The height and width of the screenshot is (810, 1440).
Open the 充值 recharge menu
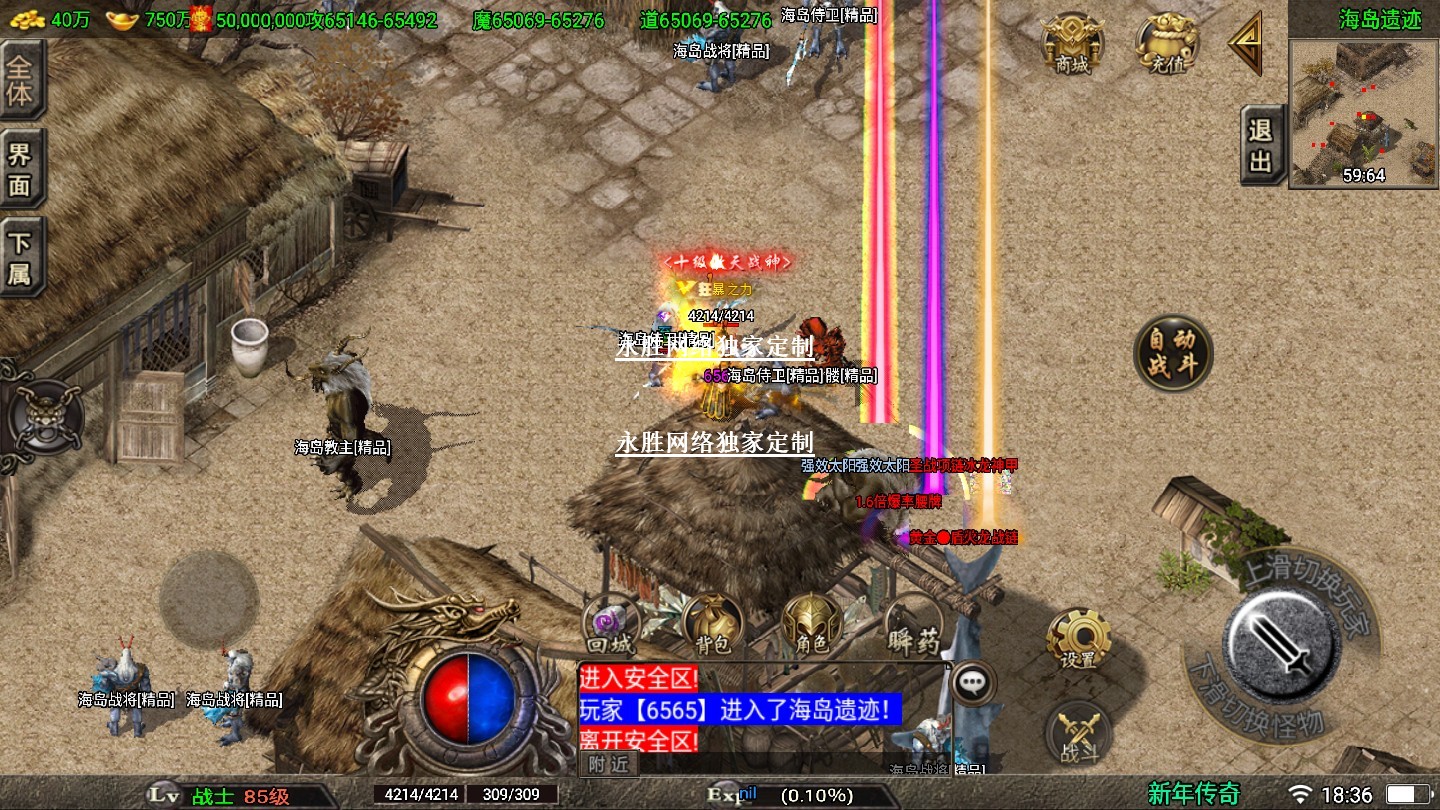coord(1167,44)
